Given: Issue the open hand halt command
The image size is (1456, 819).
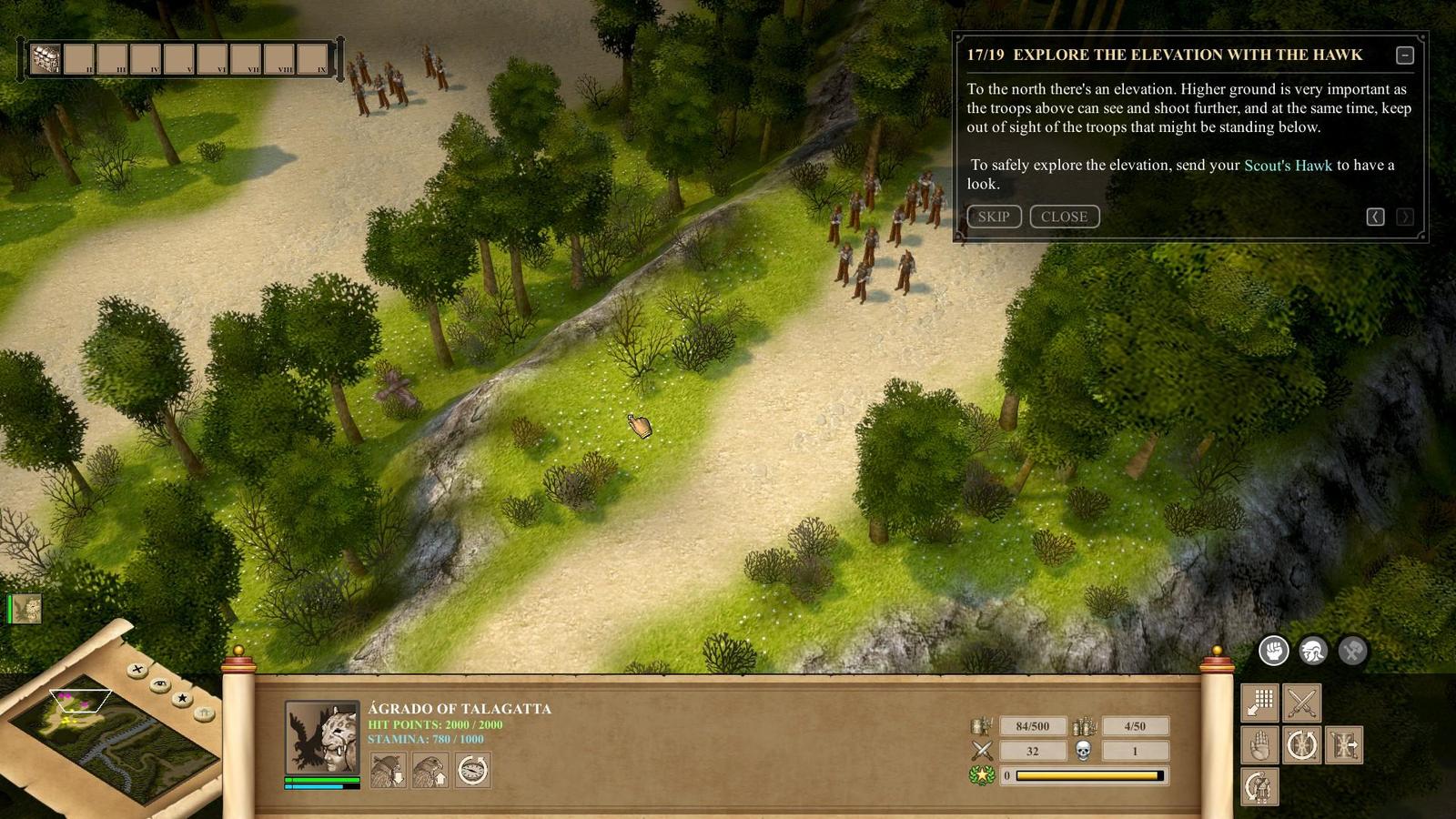Looking at the screenshot, I should click(x=1260, y=745).
